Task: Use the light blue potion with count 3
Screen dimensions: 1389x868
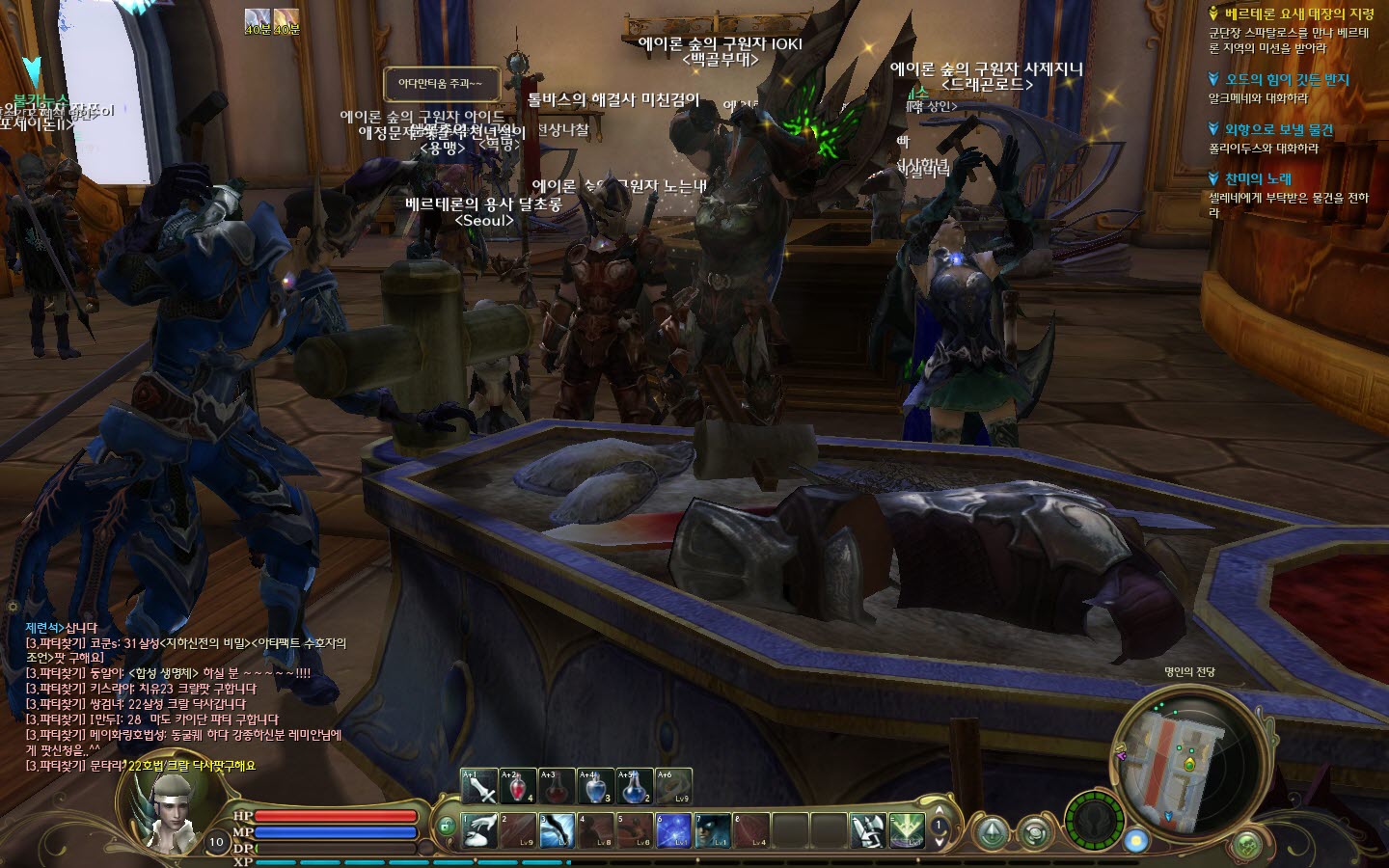Action: pyautogui.click(x=595, y=787)
